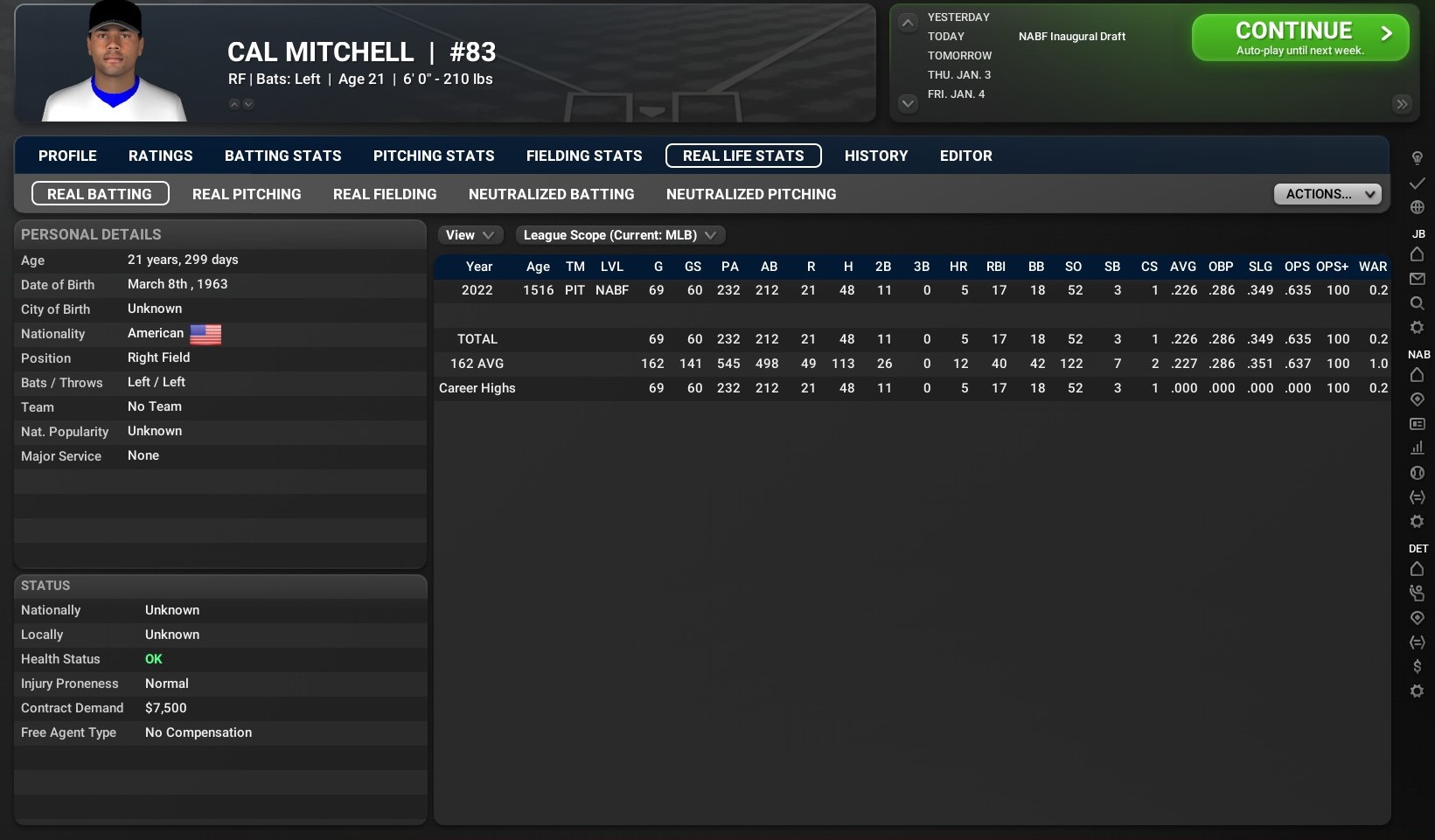Select the Real Life Stats tab
The width and height of the screenshot is (1435, 840).
pyautogui.click(x=743, y=156)
